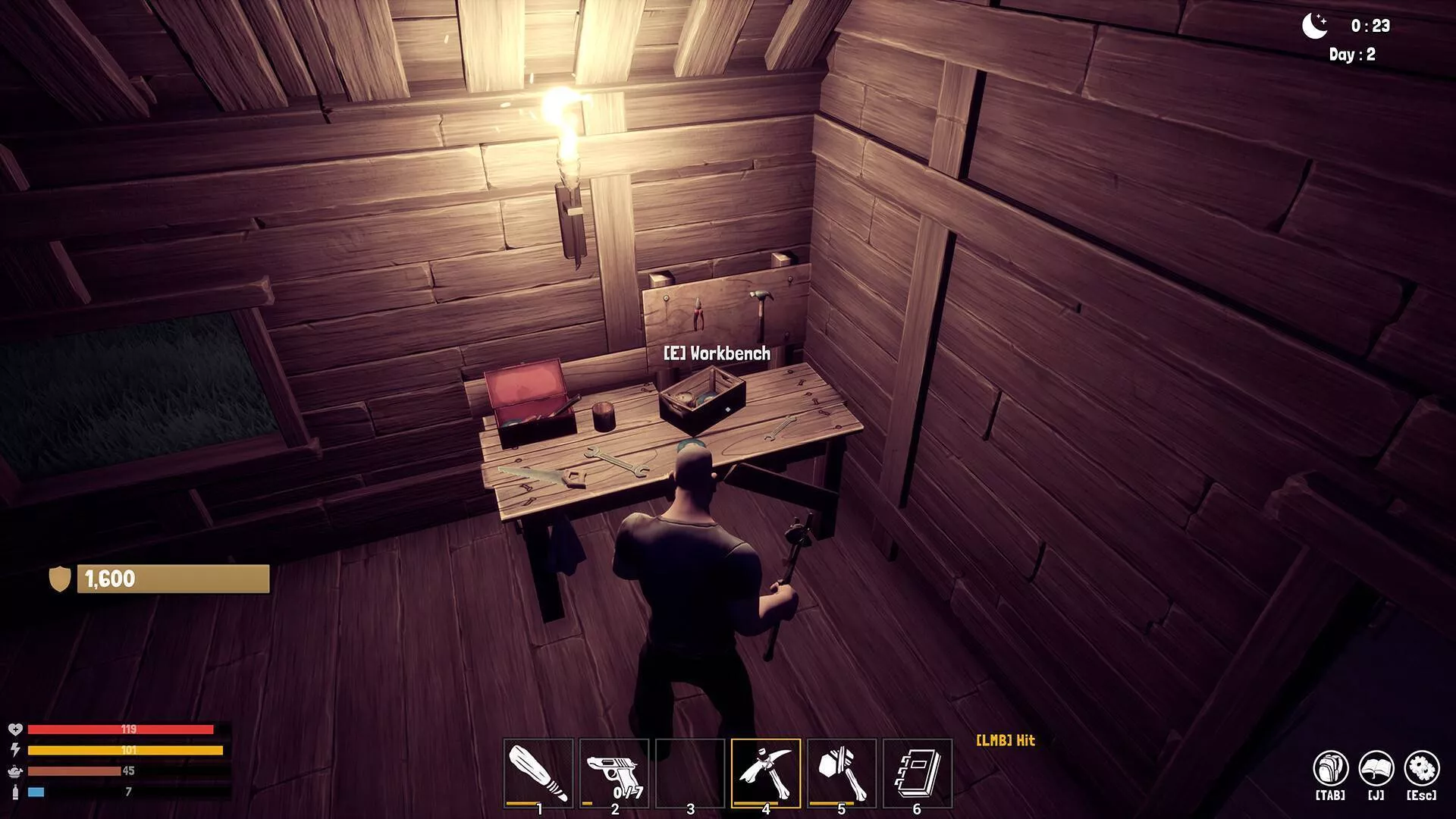
Task: Select the wooden club hotbar slot
Action: pyautogui.click(x=538, y=773)
